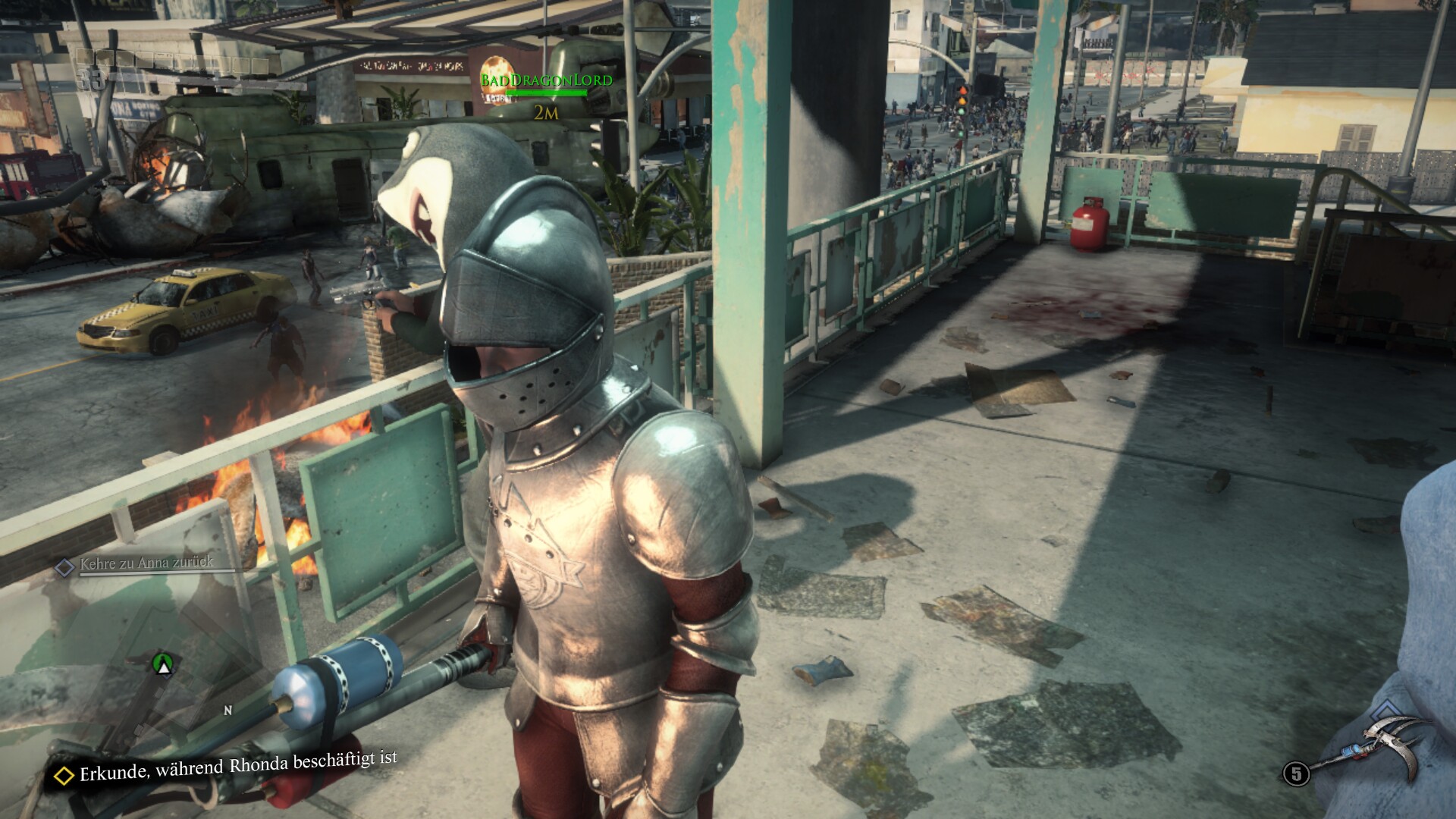Image resolution: width=1456 pixels, height=819 pixels.
Task: Click the BadDragonLord co-op player tag
Action: click(x=546, y=80)
